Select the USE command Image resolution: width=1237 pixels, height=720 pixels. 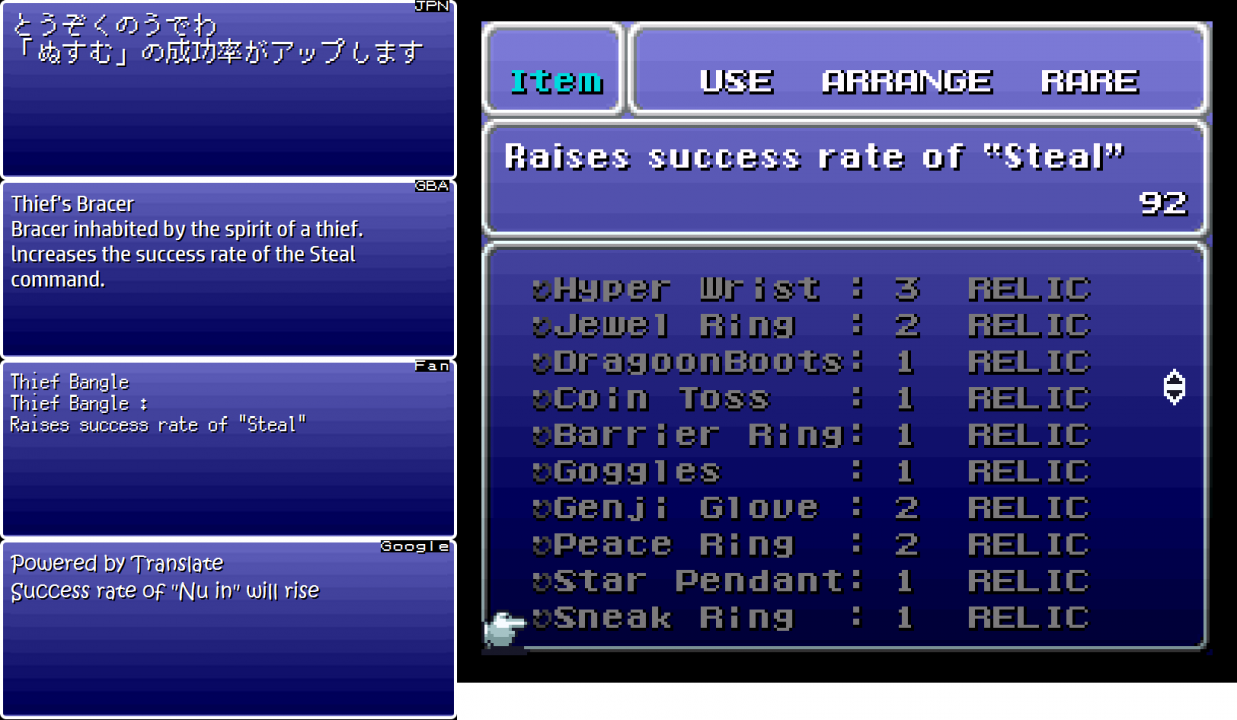736,81
